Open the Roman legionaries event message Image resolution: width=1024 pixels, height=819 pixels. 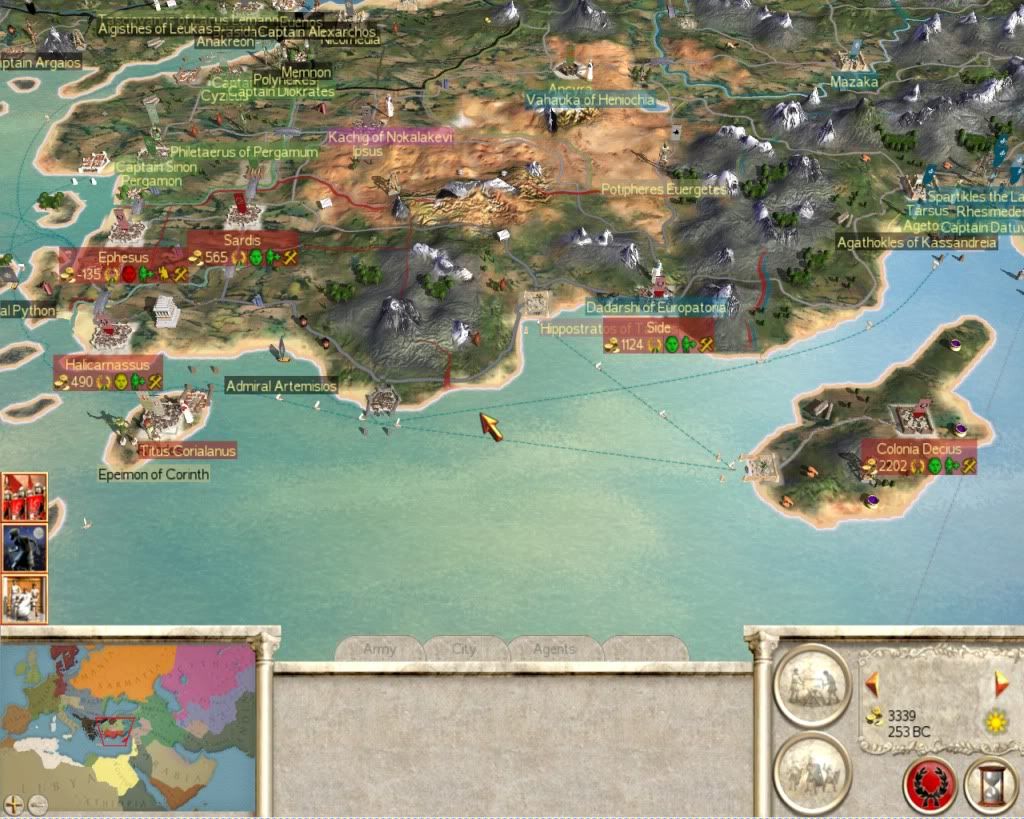tap(24, 497)
